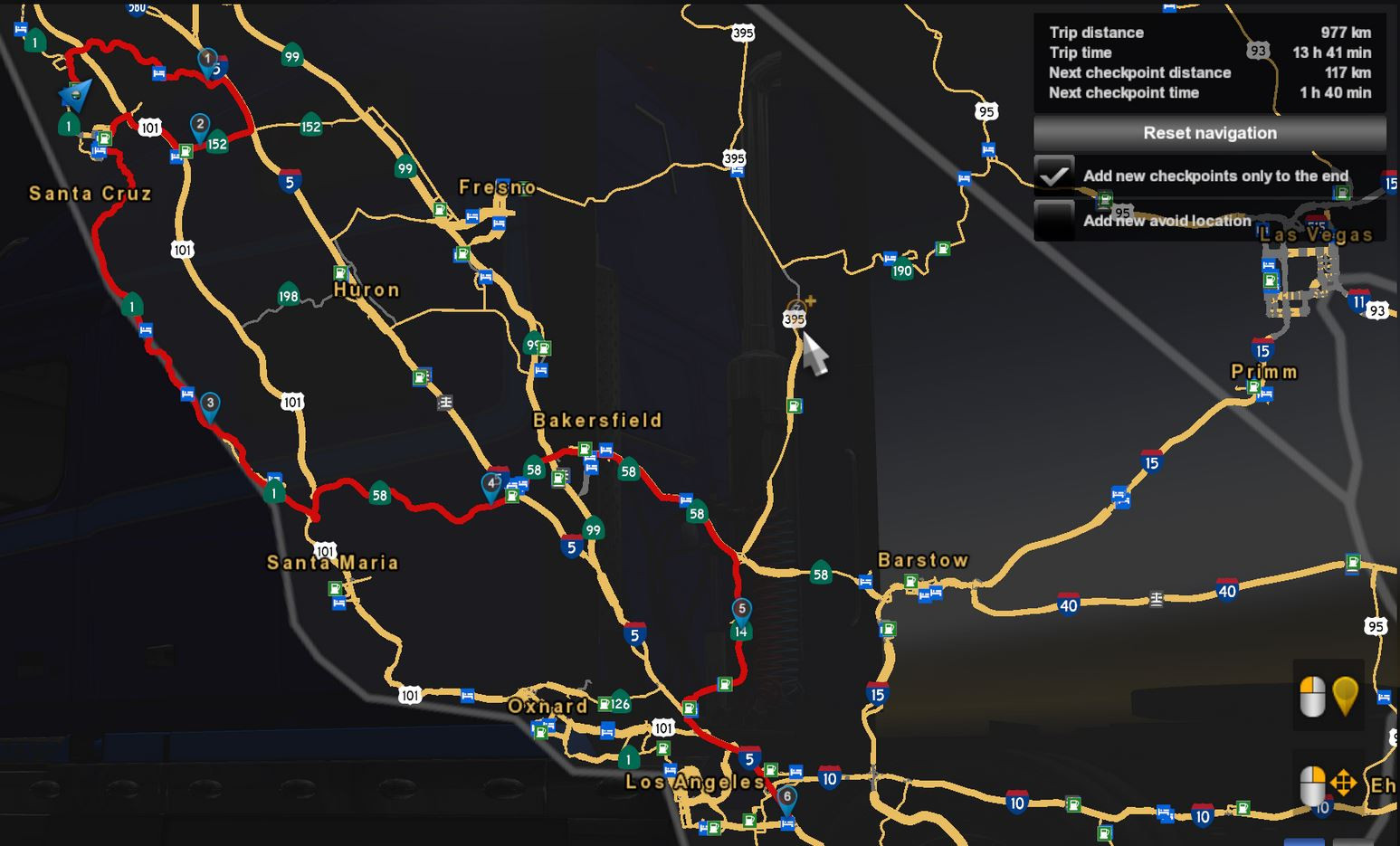The width and height of the screenshot is (1400, 846).
Task: Click checkpoint marker 3 on coastal Highway 1
Action: coord(211,402)
